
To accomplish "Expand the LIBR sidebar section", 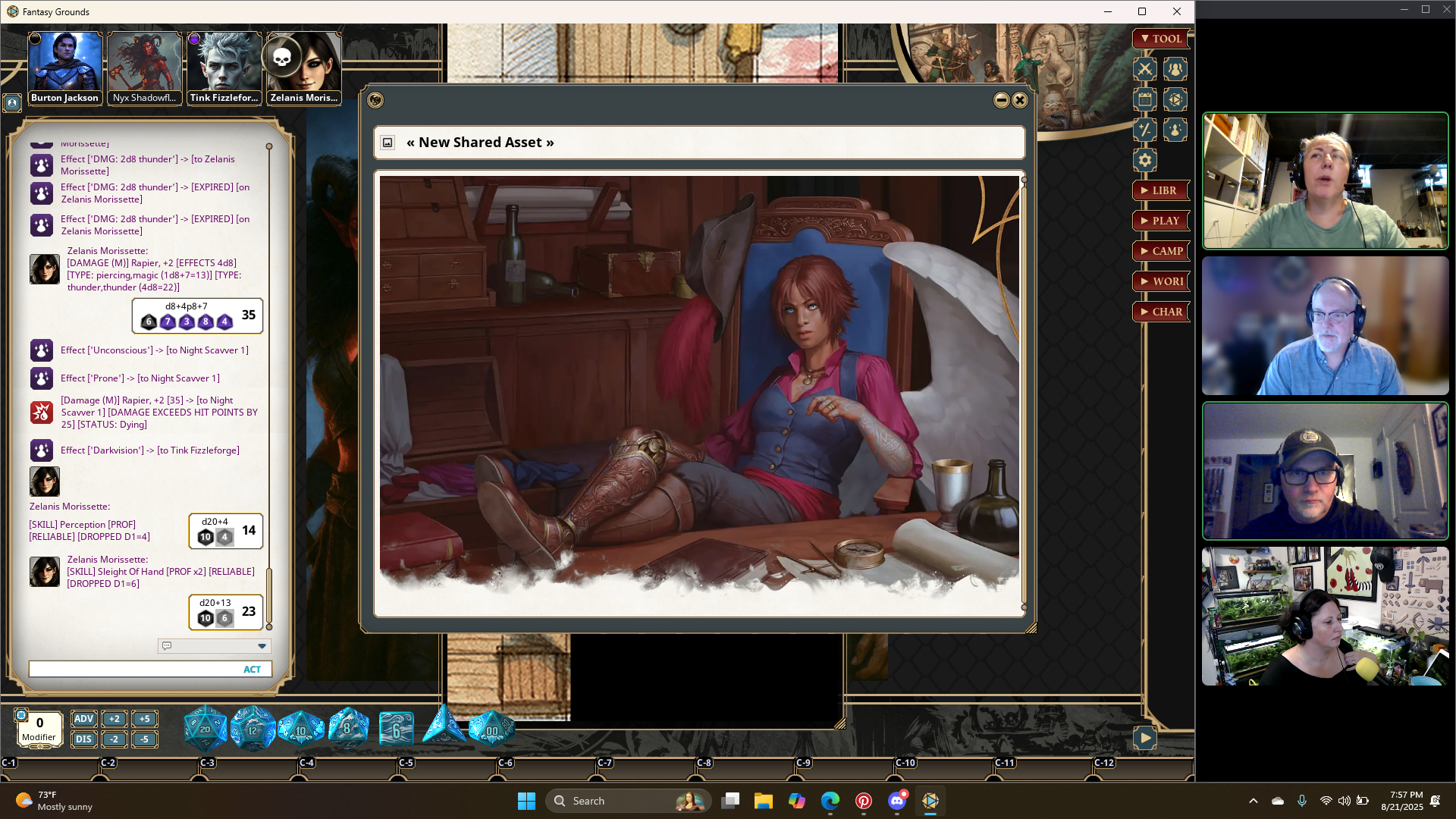I will tap(1160, 190).
